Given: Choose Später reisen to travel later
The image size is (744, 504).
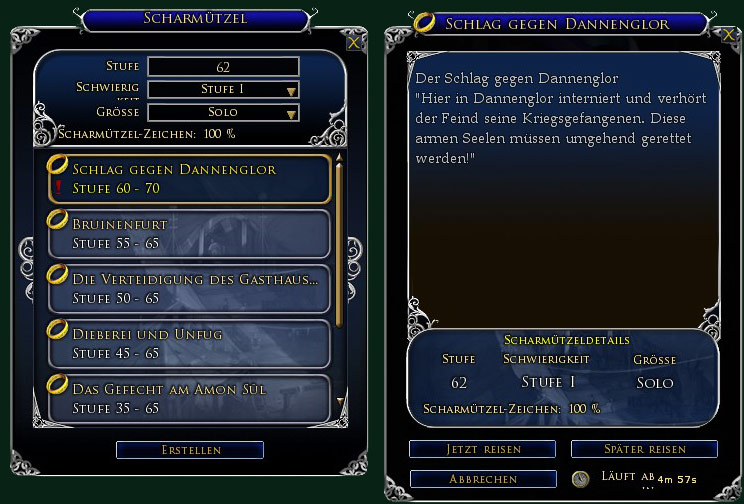Looking at the screenshot, I should coord(644,449).
